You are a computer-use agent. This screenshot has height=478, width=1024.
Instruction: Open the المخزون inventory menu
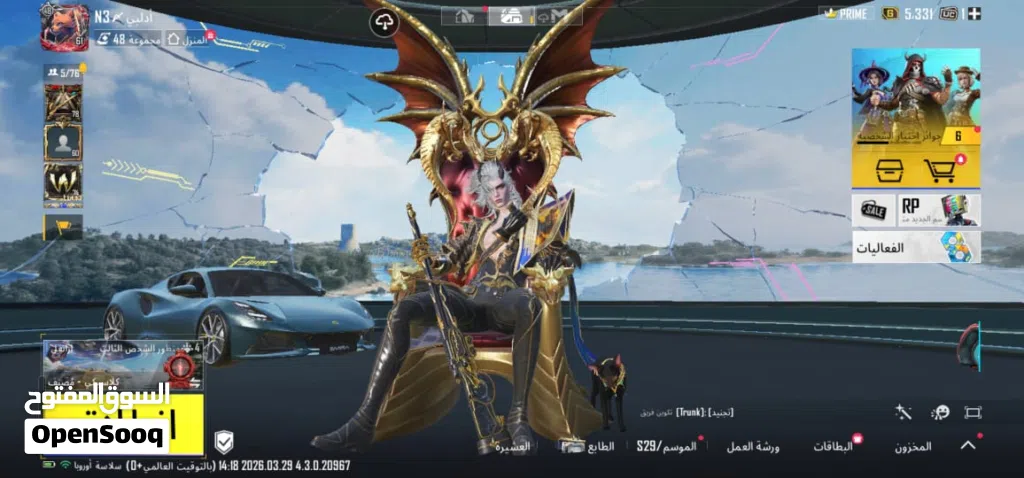[912, 446]
